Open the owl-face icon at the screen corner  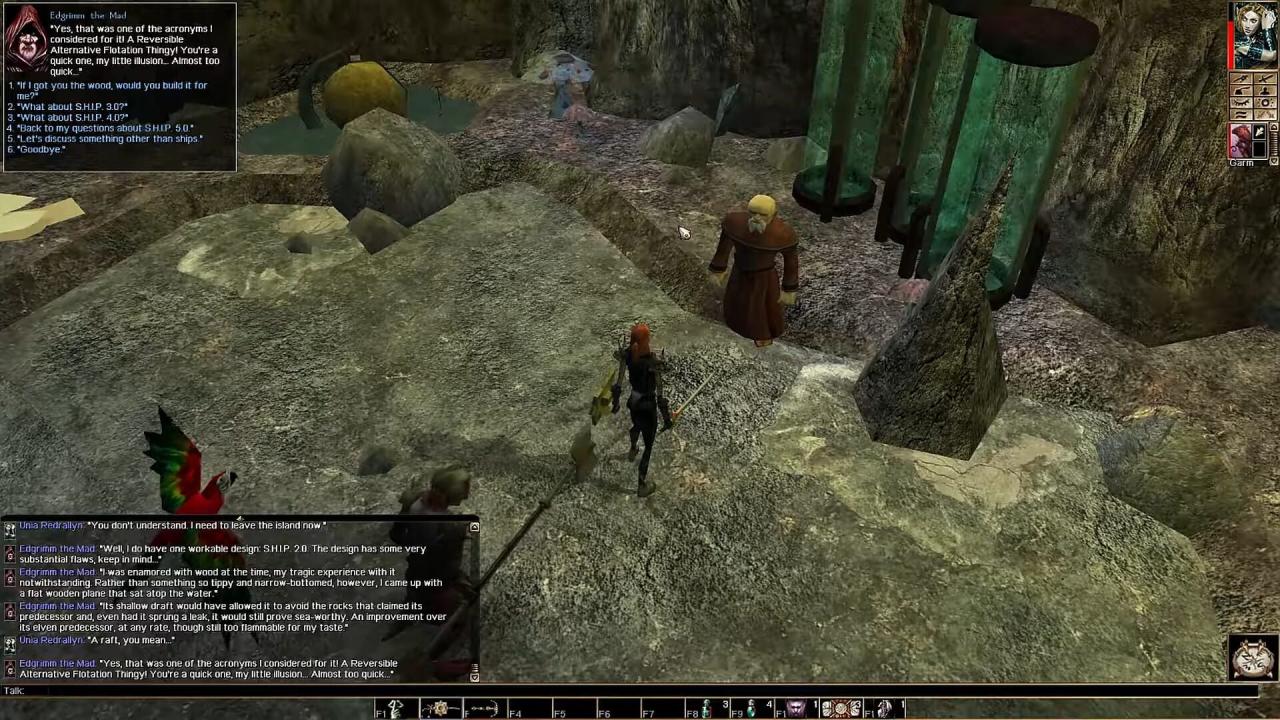click(x=1253, y=656)
